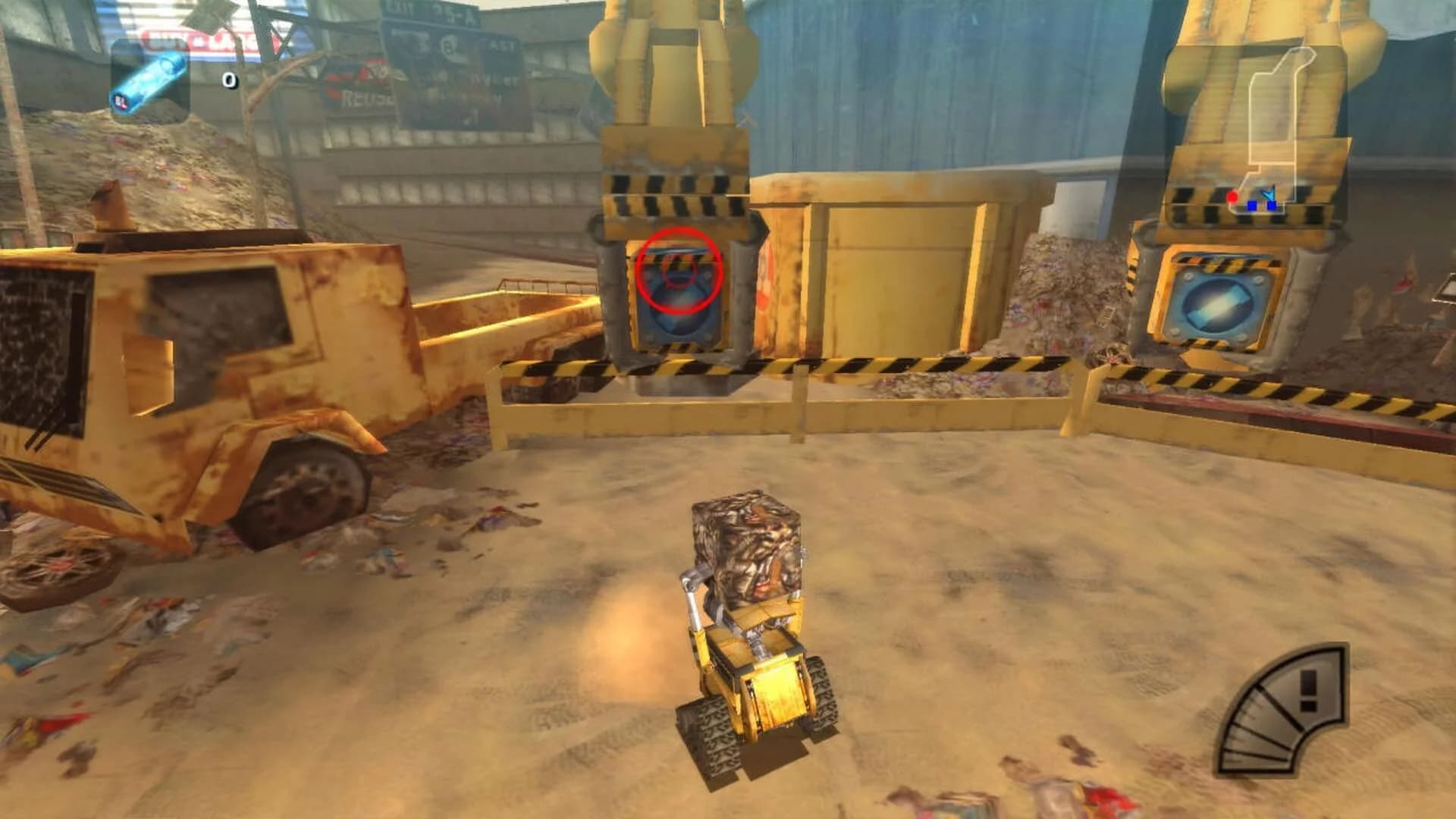Click the red dot objective marker on minimap
This screenshot has height=819, width=1456.
[1233, 197]
